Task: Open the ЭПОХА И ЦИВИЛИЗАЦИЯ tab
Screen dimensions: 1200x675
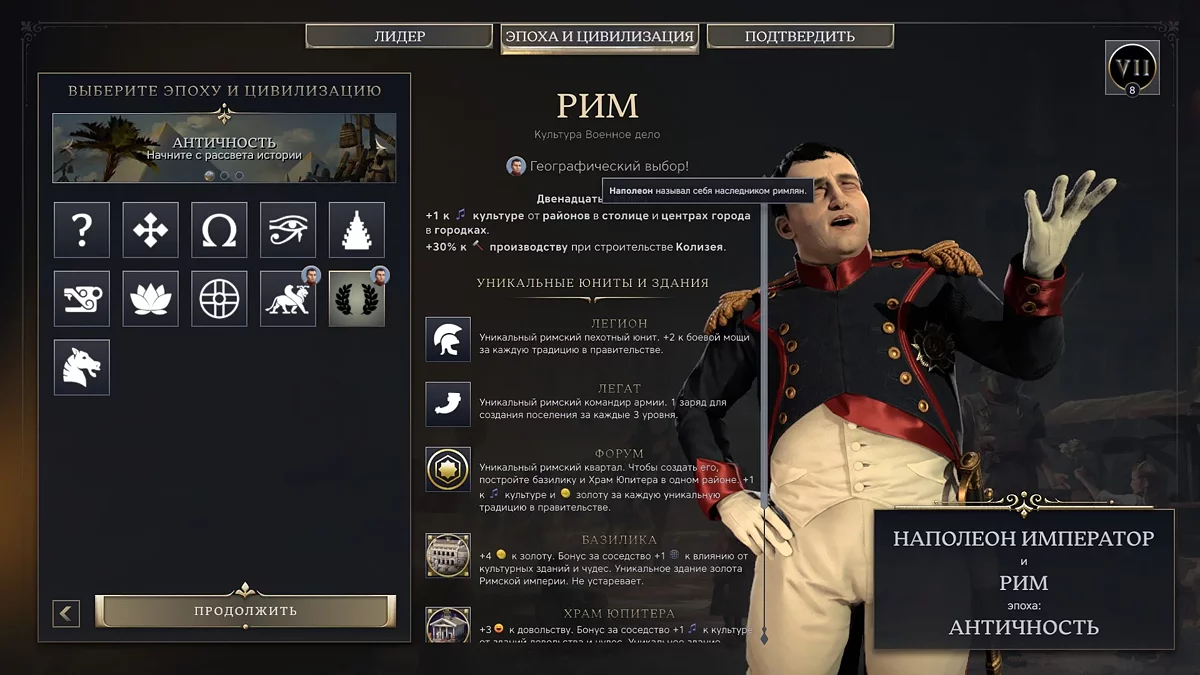Action: point(599,37)
